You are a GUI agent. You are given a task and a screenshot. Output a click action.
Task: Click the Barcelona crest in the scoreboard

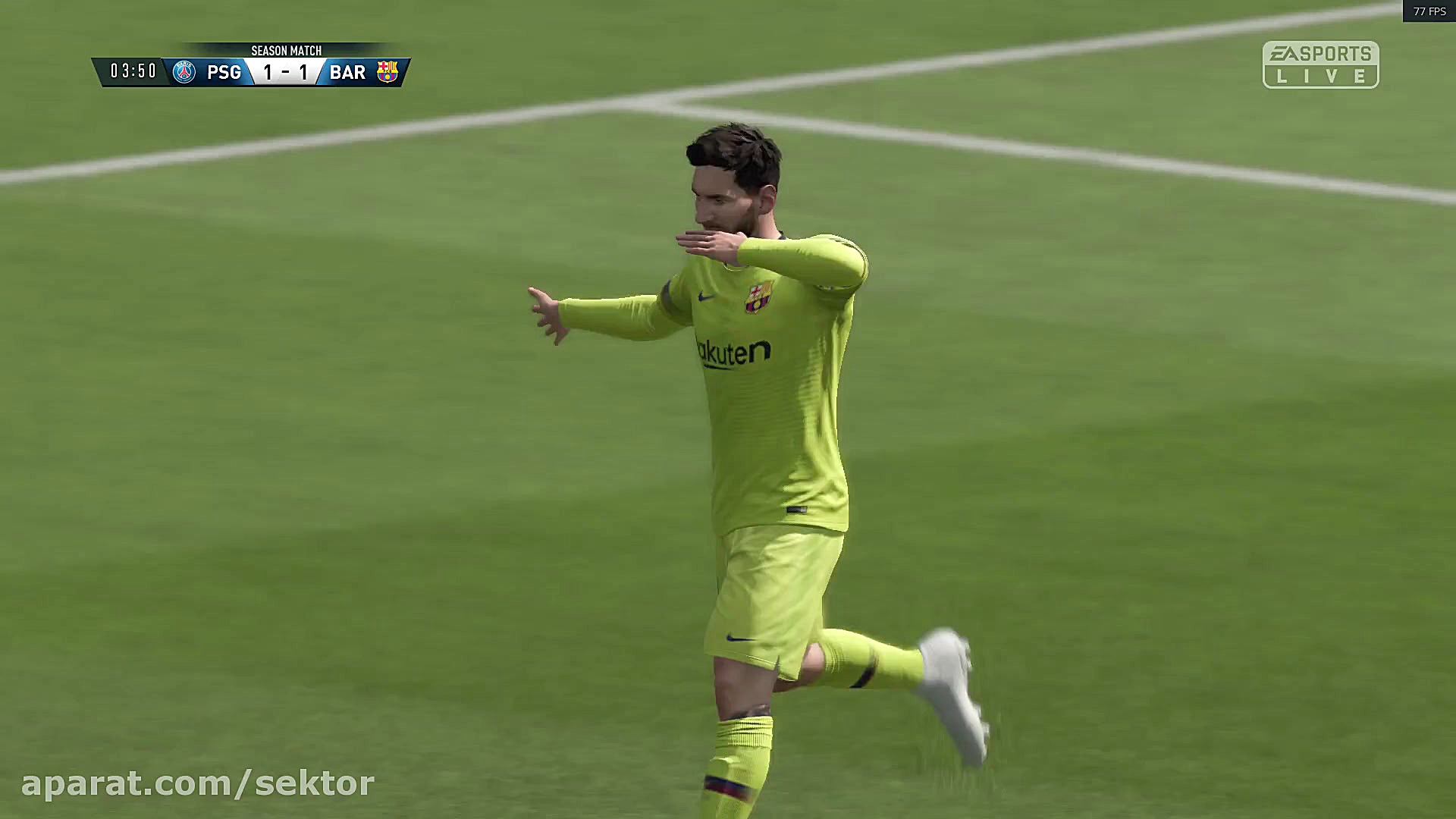388,71
